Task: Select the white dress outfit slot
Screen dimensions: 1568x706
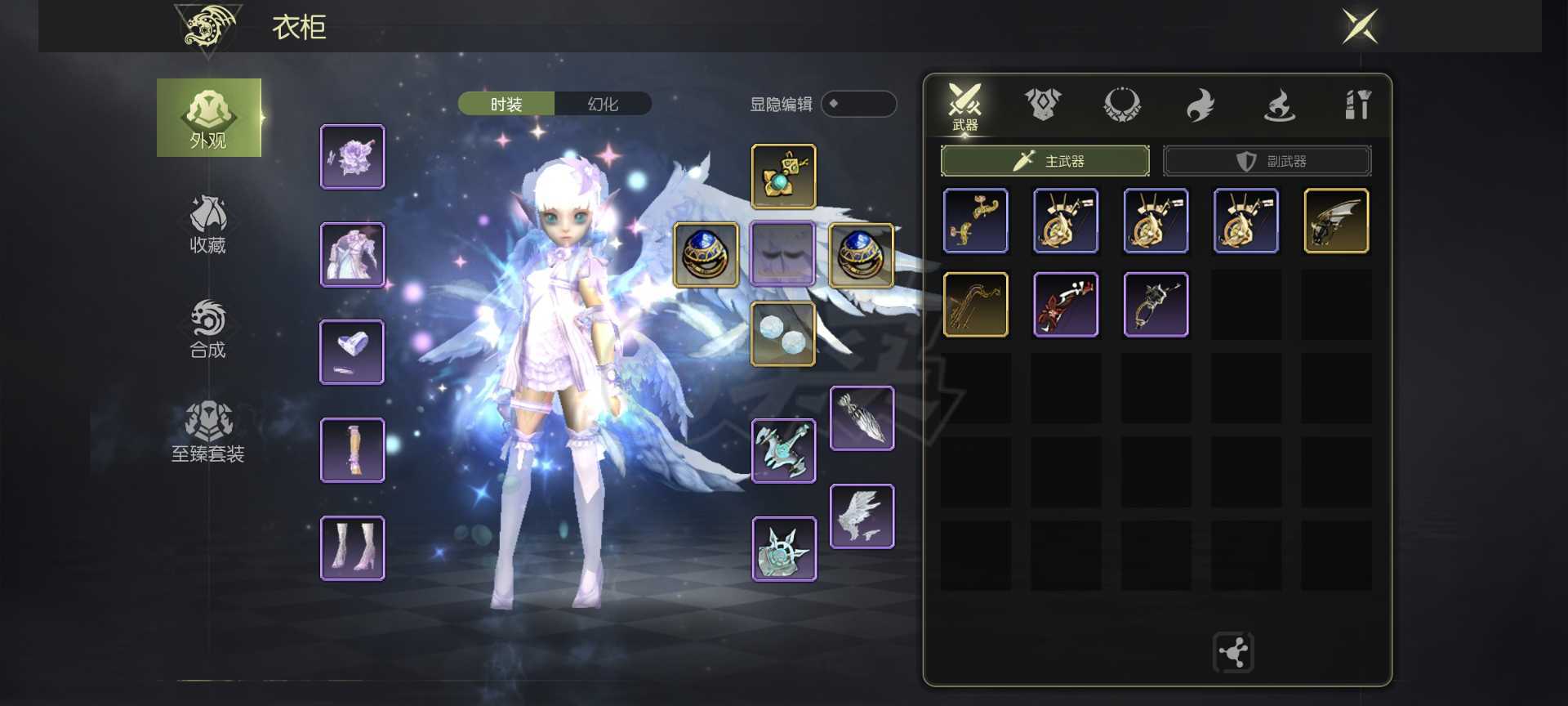Action: [353, 255]
